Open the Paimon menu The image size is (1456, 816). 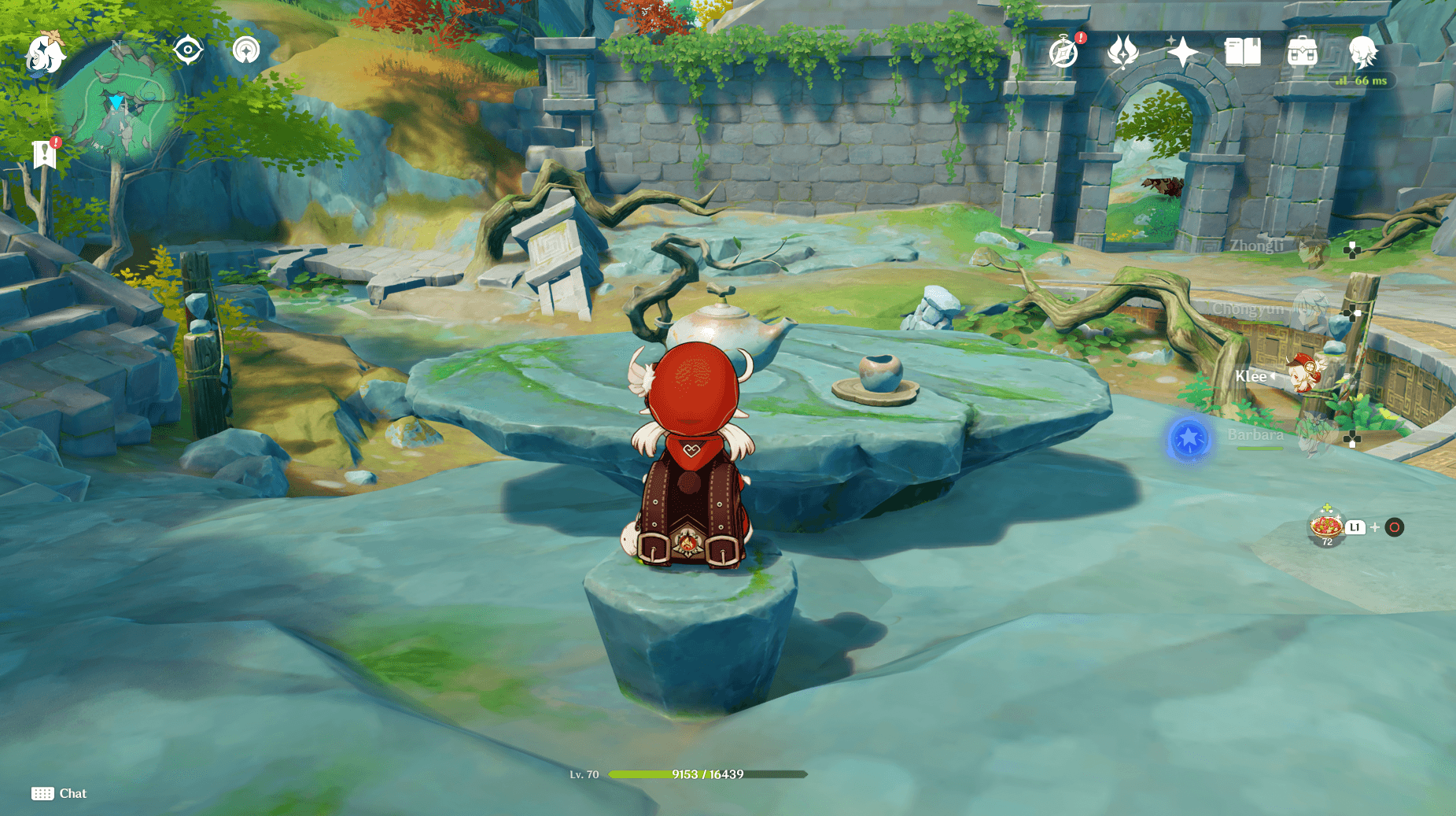click(x=45, y=54)
